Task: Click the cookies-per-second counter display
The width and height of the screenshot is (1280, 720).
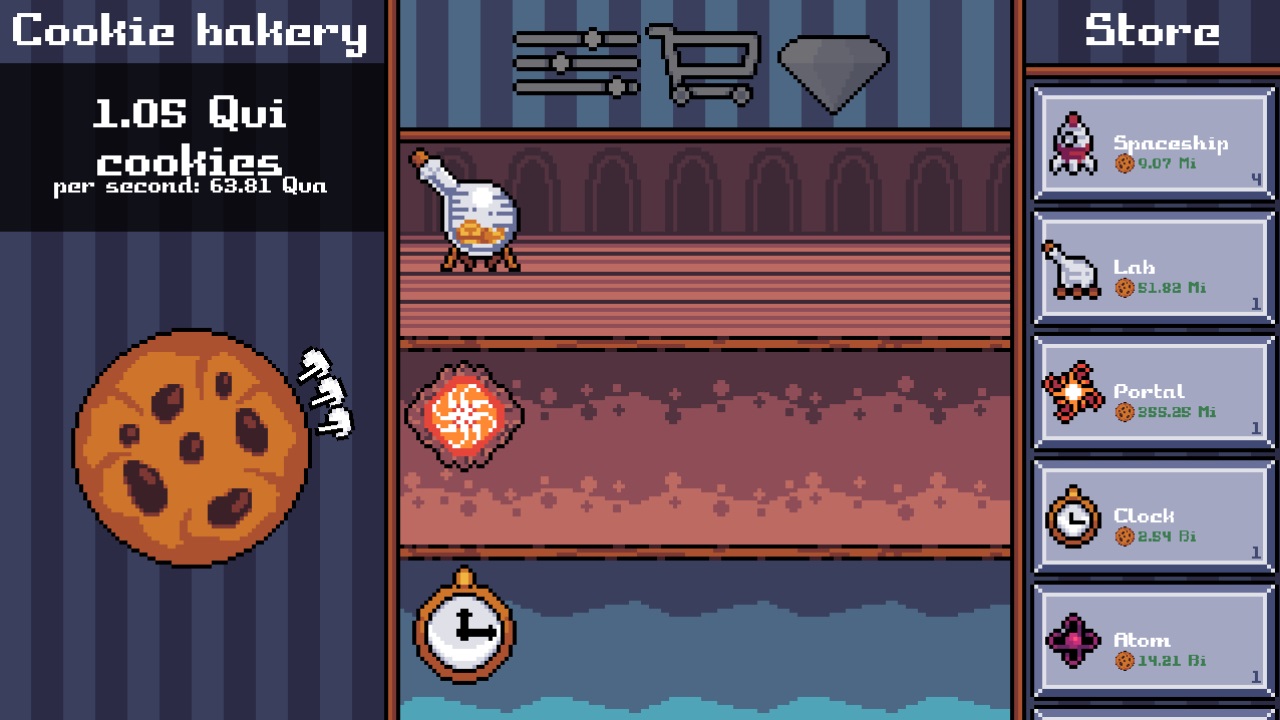Action: tap(192, 184)
